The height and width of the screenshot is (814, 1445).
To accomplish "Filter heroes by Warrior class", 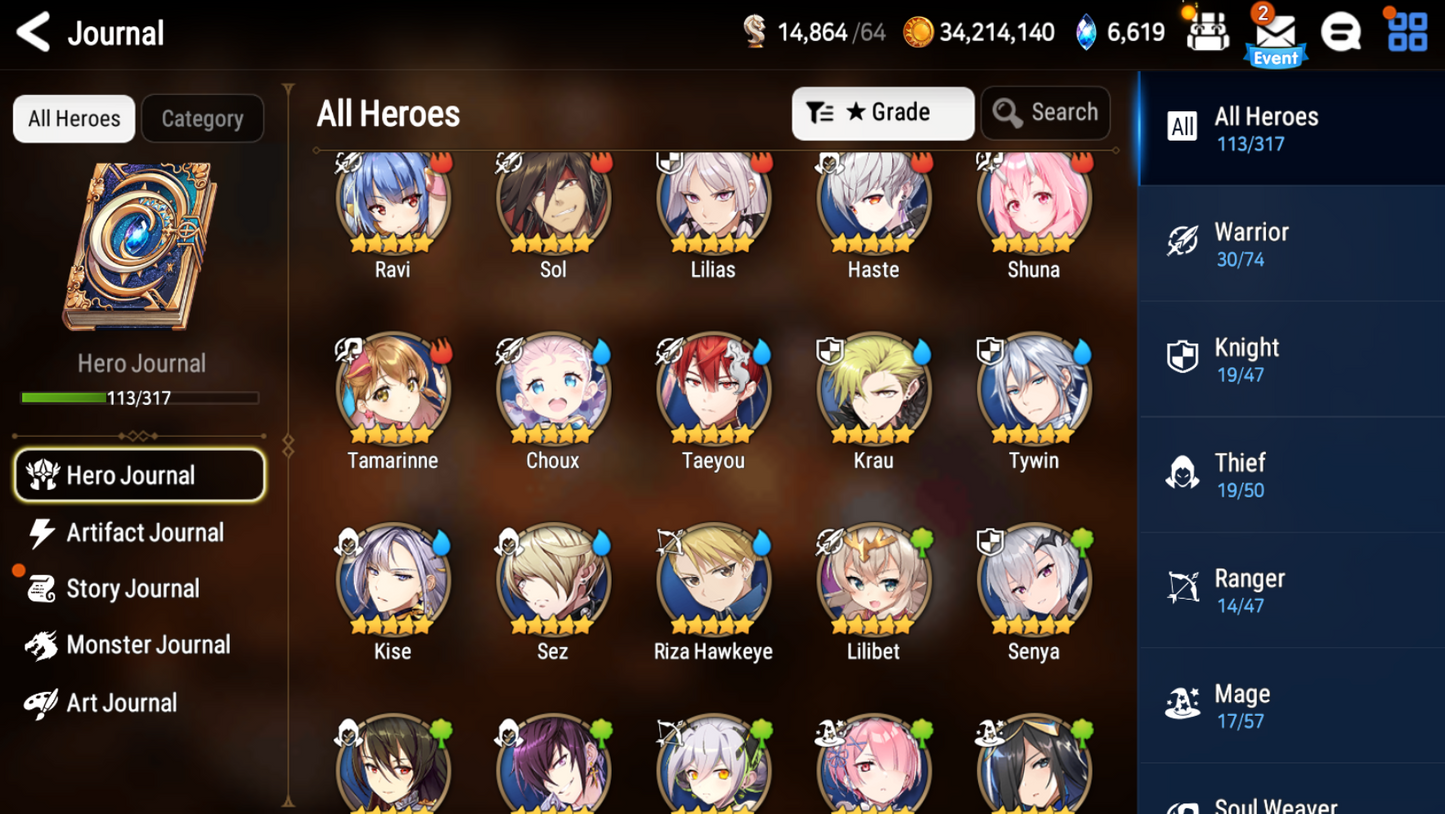I will pos(1290,243).
